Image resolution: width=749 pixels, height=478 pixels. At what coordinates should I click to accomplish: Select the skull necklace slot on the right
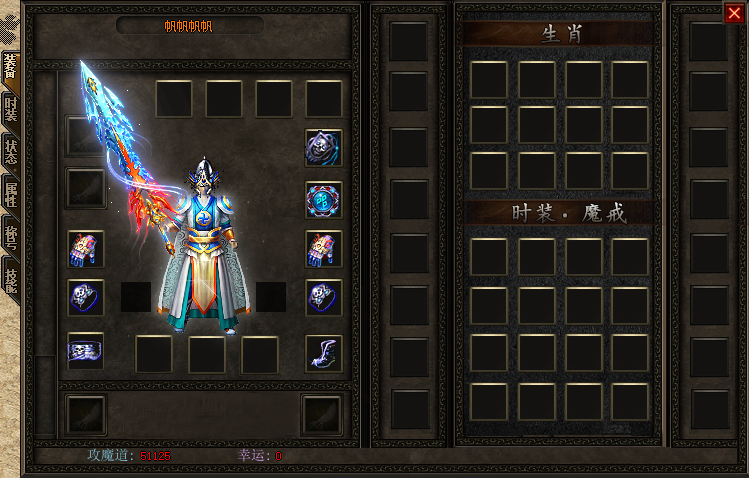[x=323, y=148]
